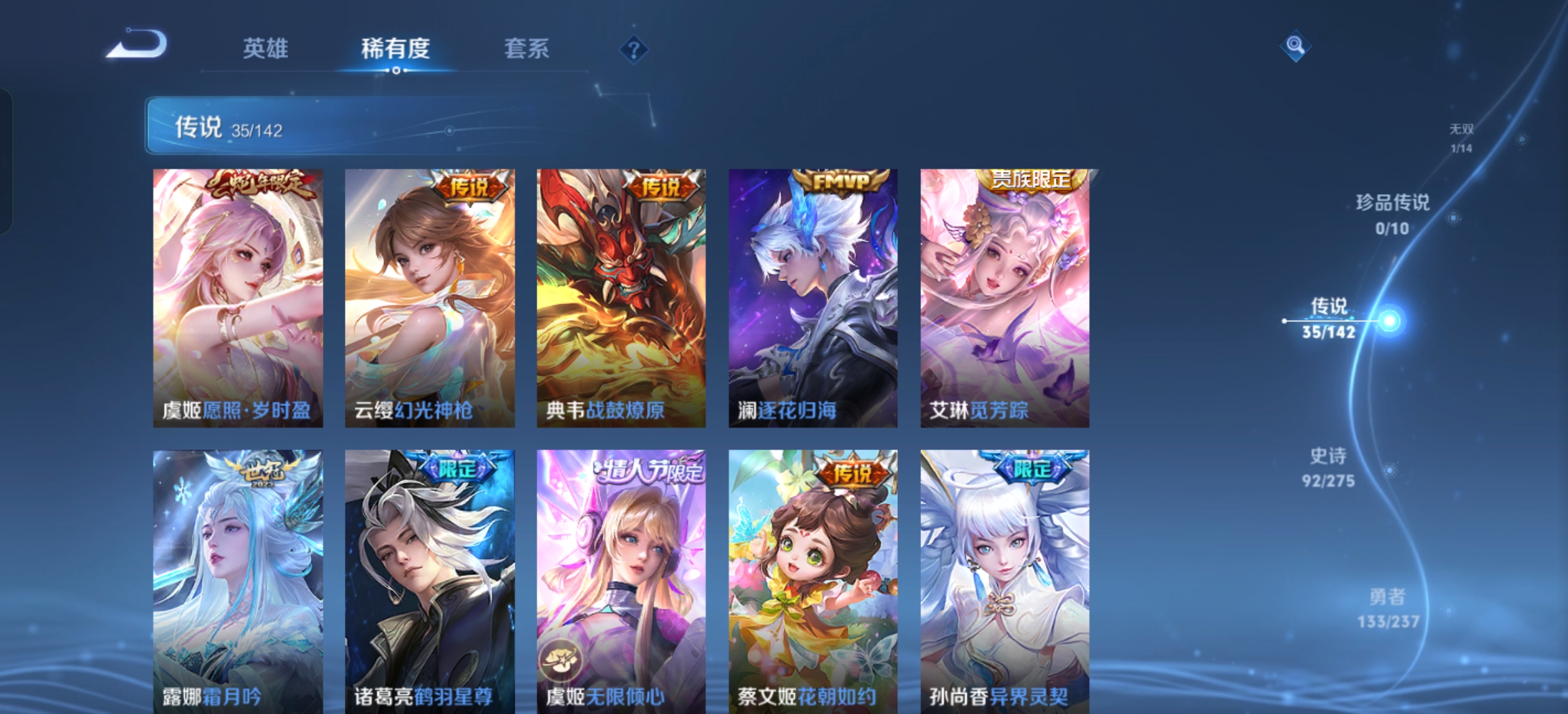Select the 勇者 rarity category on the right
The height and width of the screenshot is (714, 1568).
tap(1388, 615)
